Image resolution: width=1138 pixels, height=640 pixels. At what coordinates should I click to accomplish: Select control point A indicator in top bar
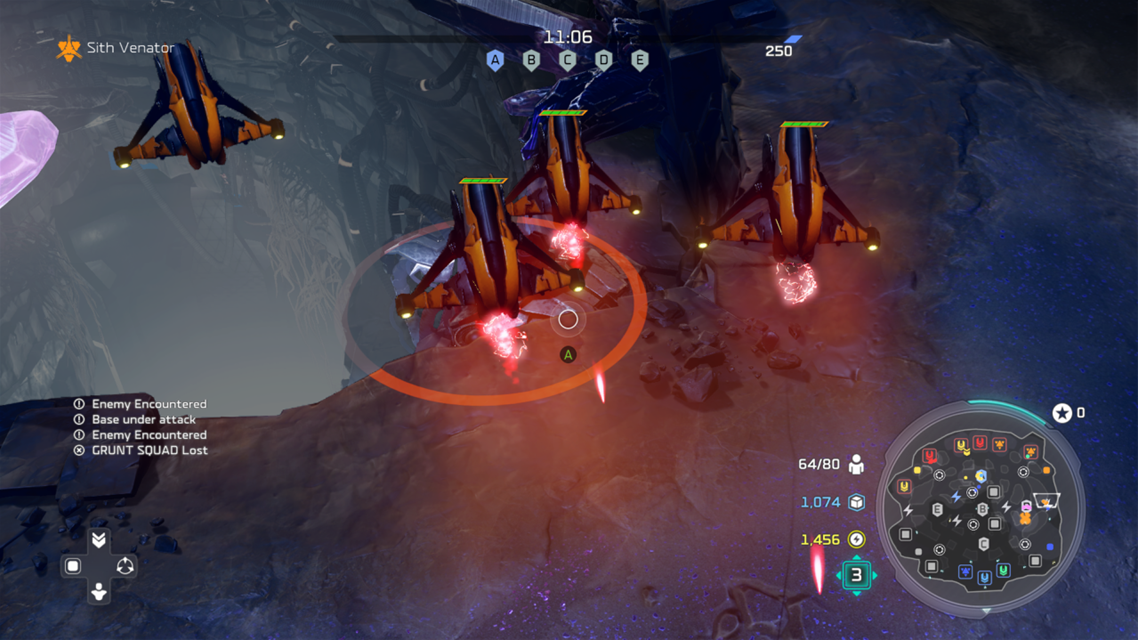click(x=495, y=60)
